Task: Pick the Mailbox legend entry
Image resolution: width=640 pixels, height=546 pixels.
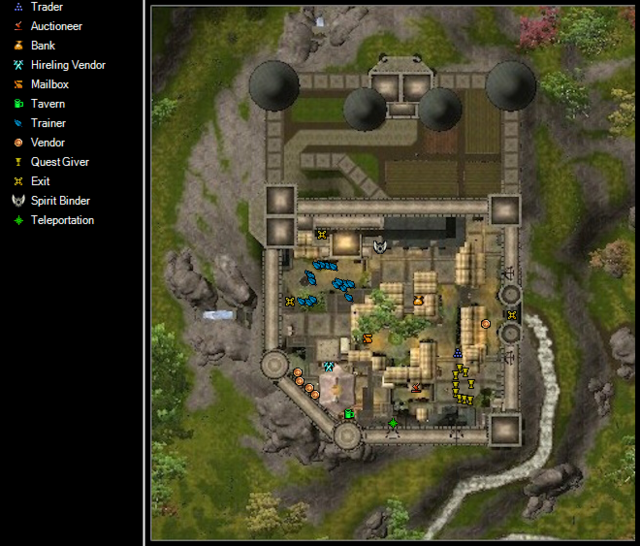Action: tap(49, 85)
